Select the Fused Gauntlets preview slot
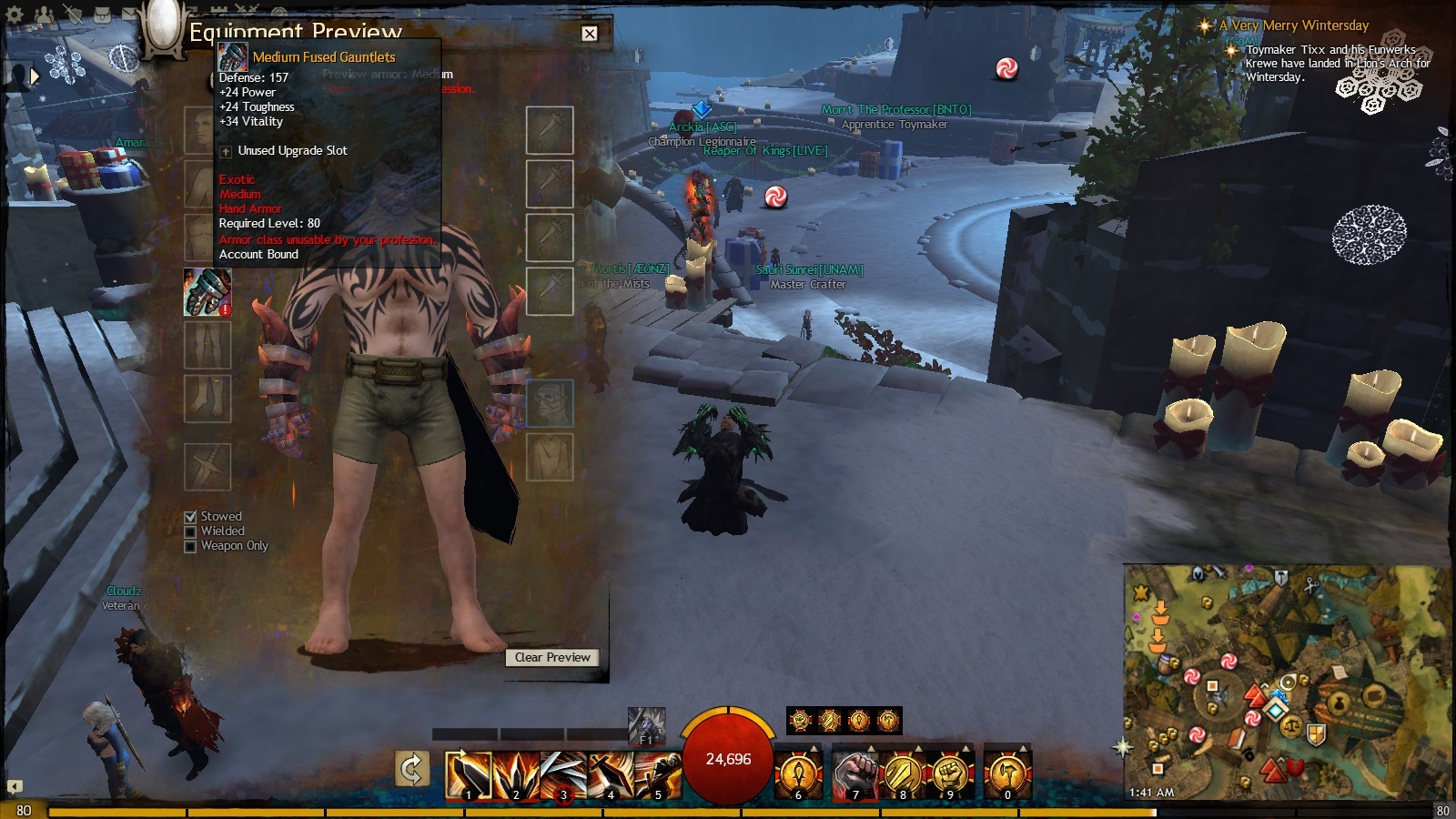The height and width of the screenshot is (819, 1456). click(207, 292)
